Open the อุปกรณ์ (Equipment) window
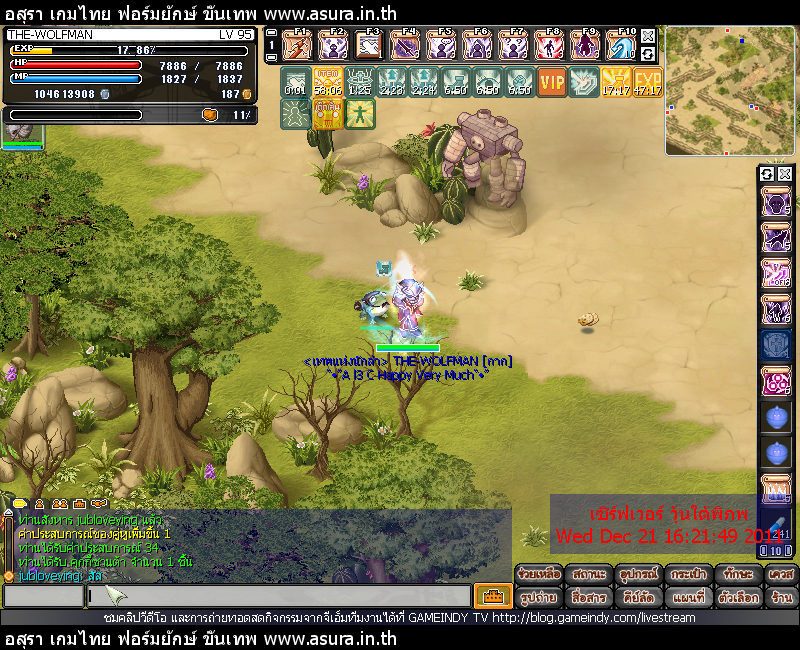800x650 pixels. (637, 575)
